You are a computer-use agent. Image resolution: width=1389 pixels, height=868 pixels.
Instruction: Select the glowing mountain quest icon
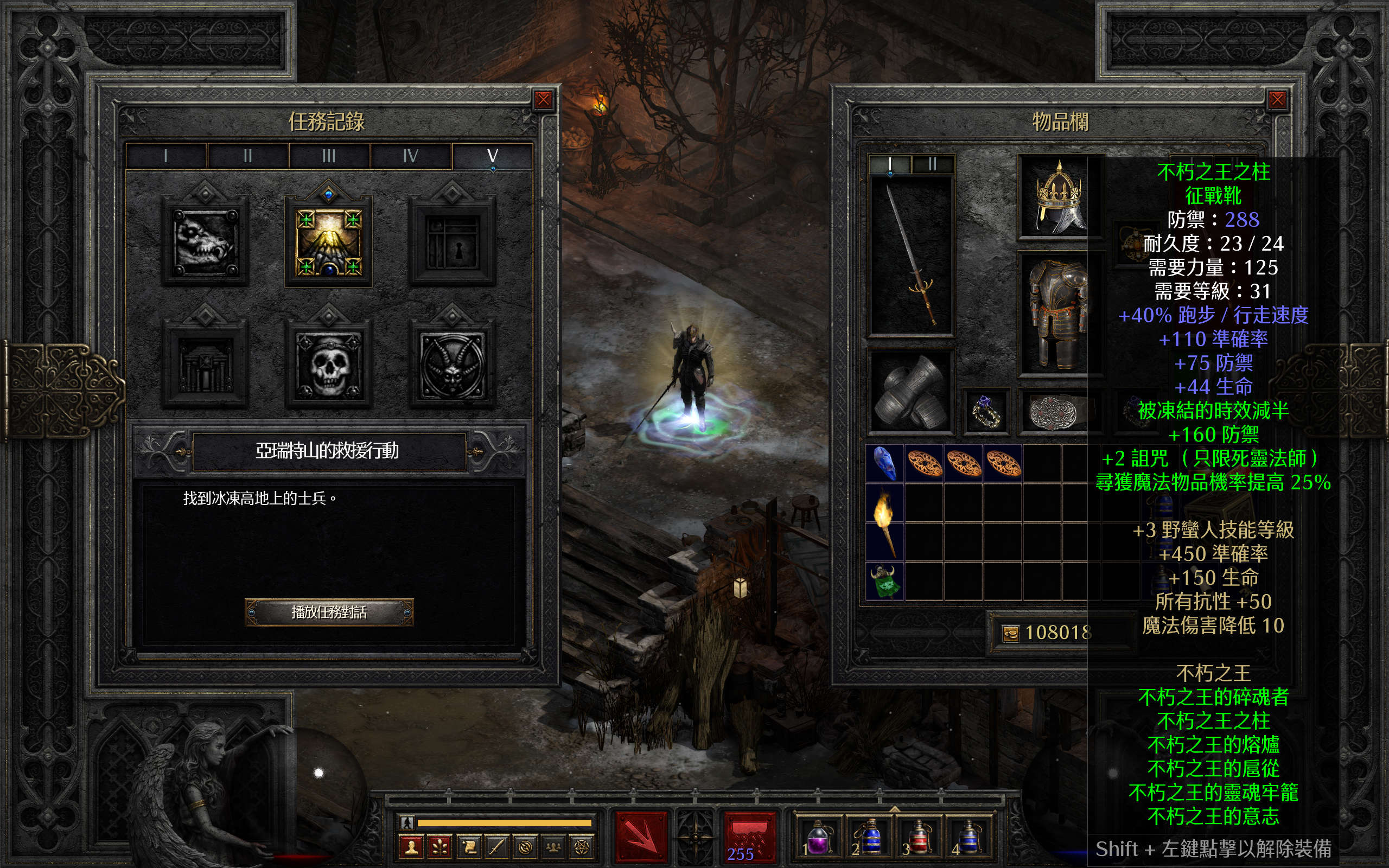(328, 242)
